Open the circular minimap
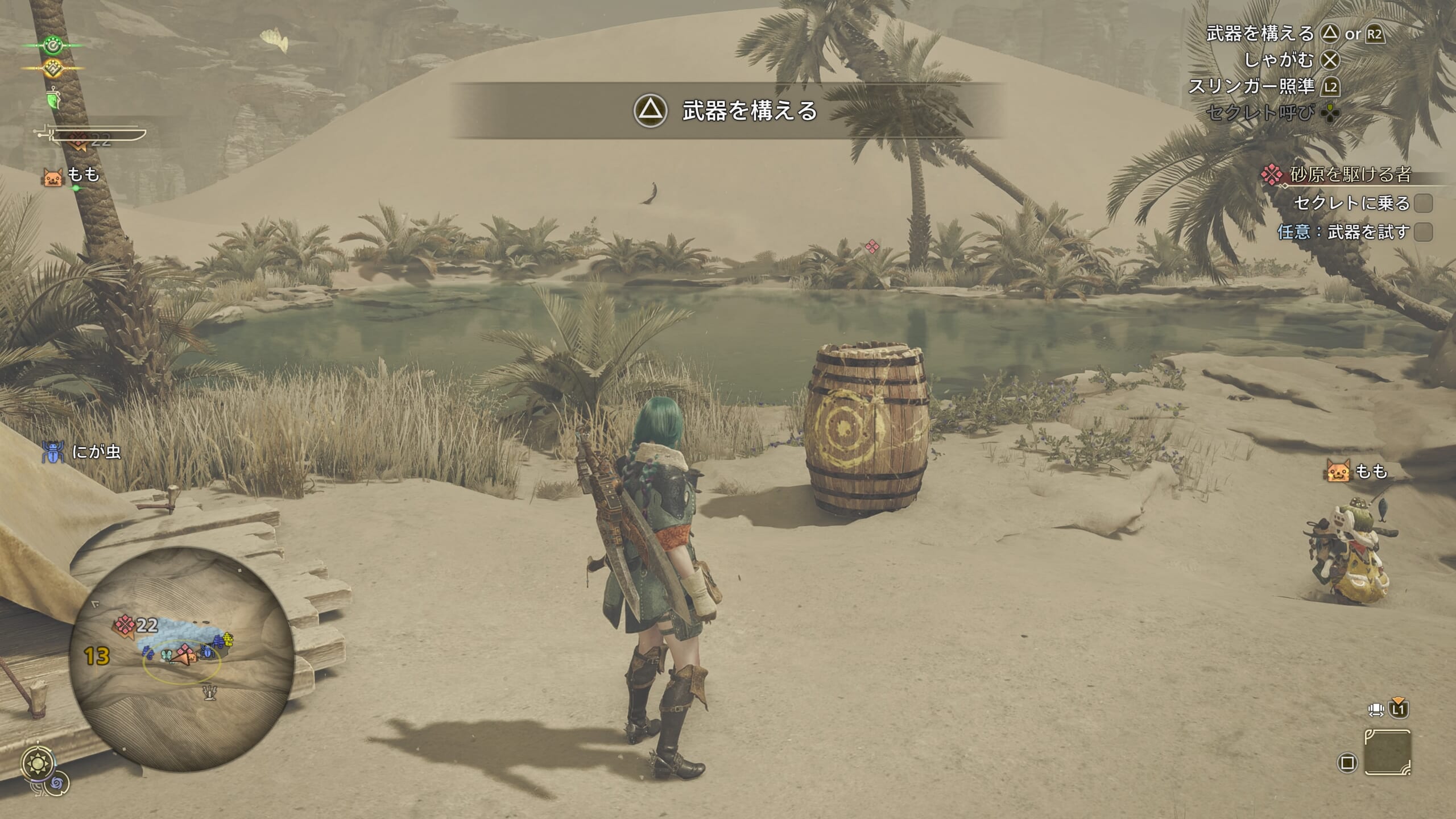The height and width of the screenshot is (819, 1456). [x=181, y=659]
